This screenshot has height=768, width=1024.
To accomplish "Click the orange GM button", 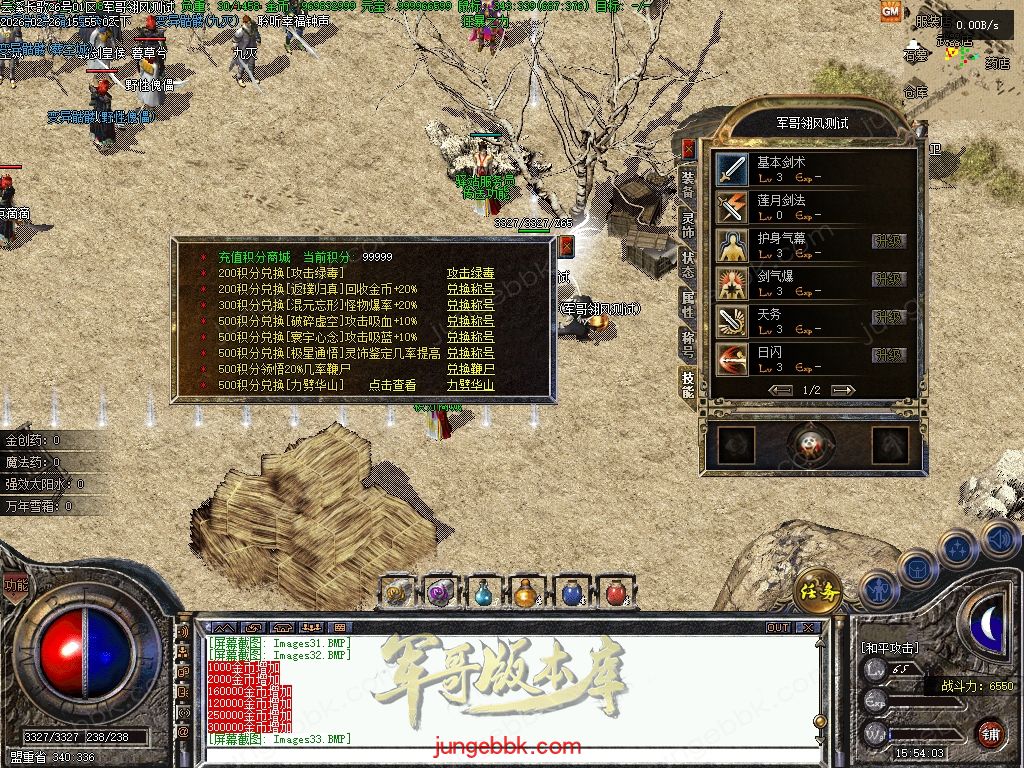I will (889, 11).
